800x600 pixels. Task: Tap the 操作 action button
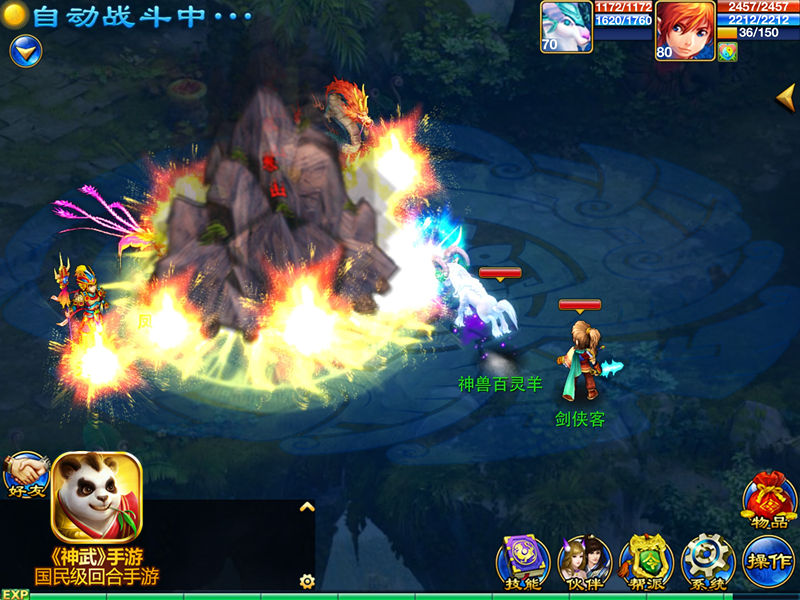pyautogui.click(x=768, y=562)
